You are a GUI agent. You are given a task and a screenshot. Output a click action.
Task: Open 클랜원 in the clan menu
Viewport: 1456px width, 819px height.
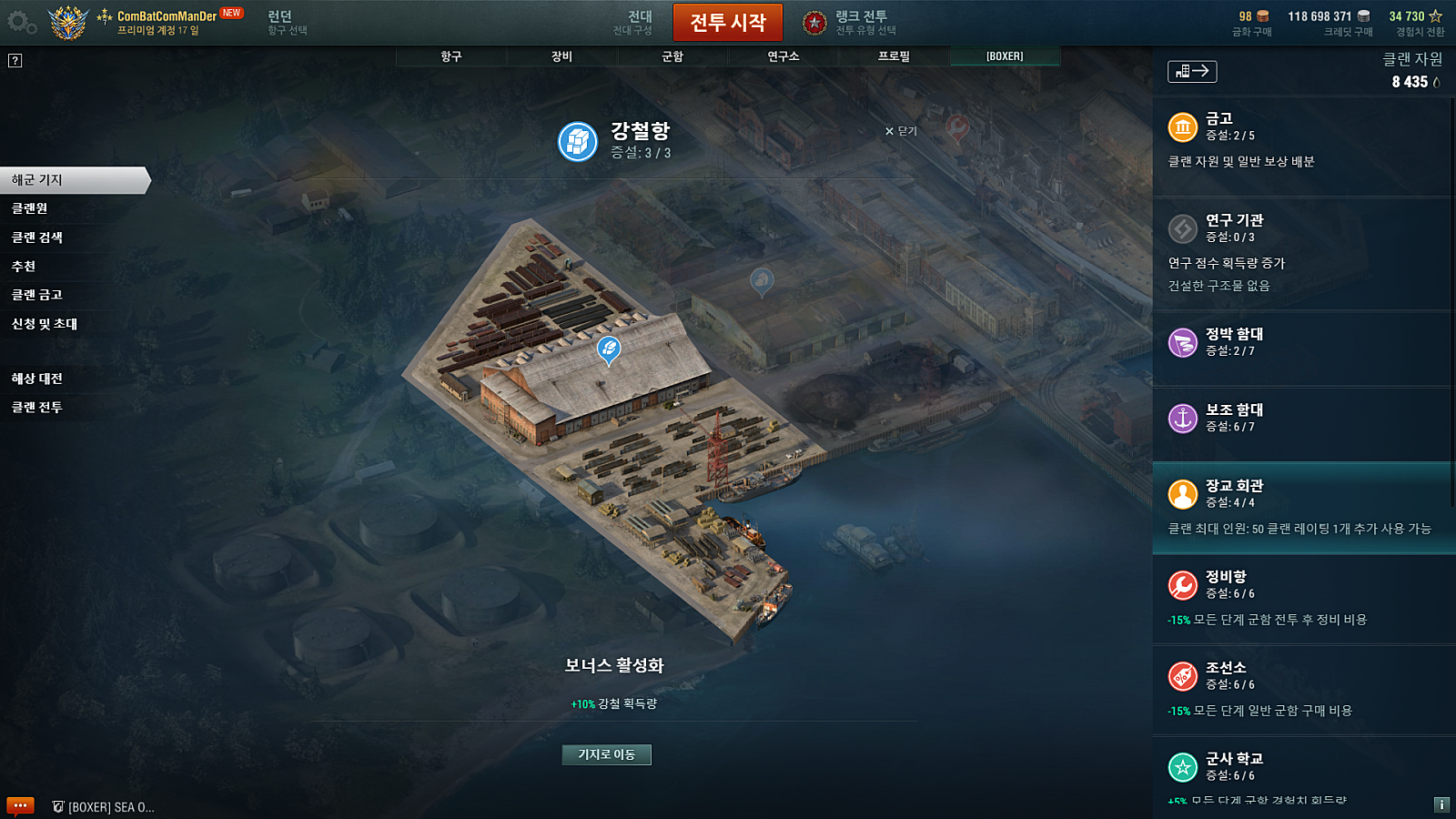[x=30, y=208]
